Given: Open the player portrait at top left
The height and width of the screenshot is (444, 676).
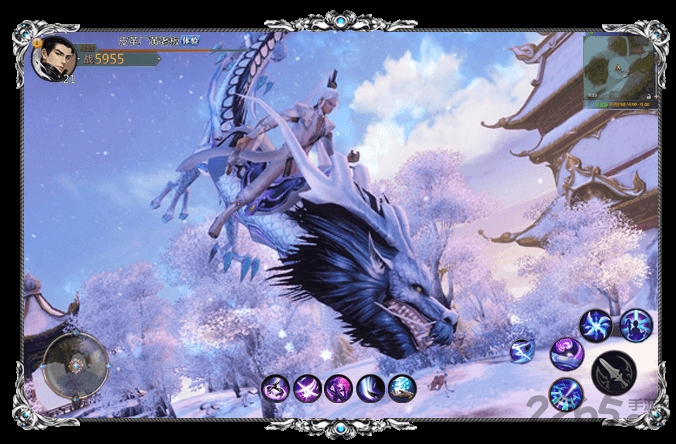Looking at the screenshot, I should point(53,58).
